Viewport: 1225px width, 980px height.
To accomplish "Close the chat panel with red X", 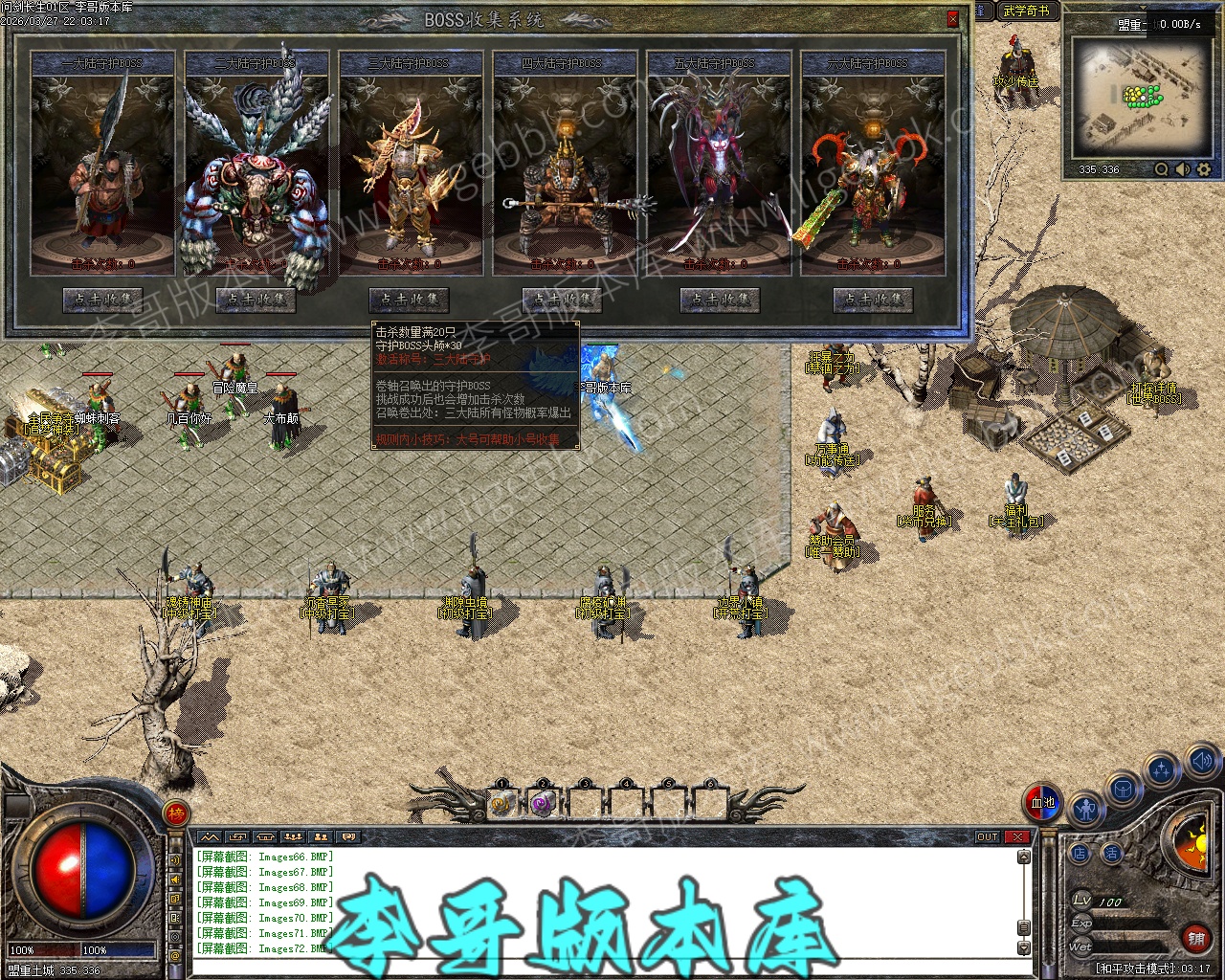I will click(1016, 837).
